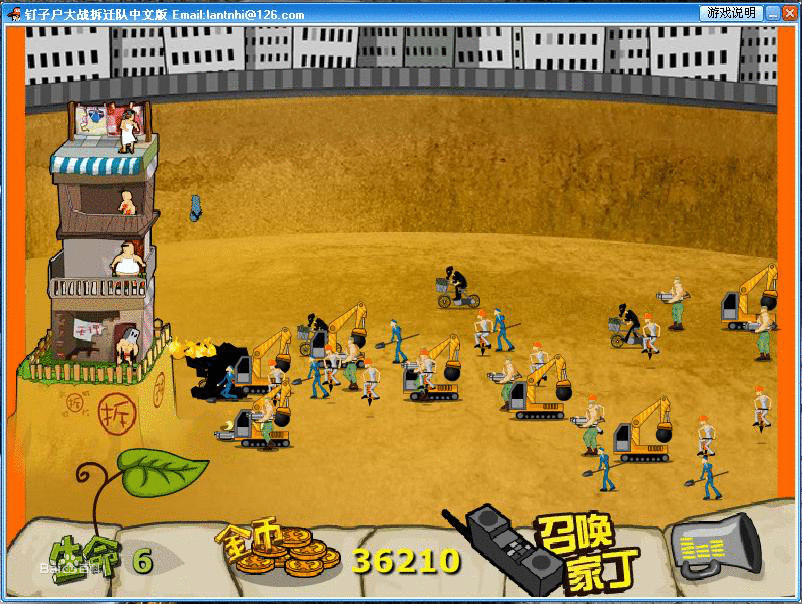Viewport: 802px width, 604px height.
Task: Open the 游戏说明 game instructions
Action: [731, 13]
